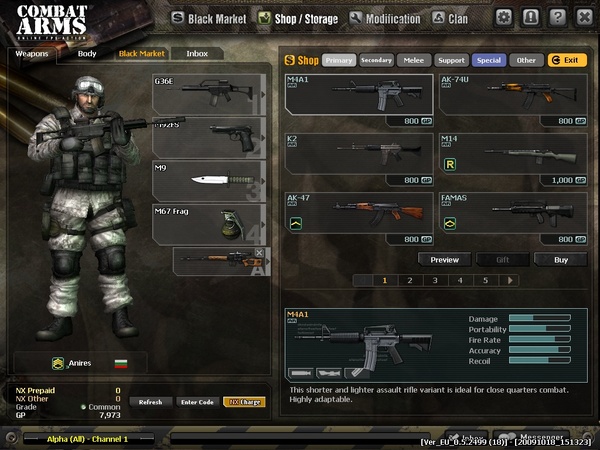Viewport: 600px width, 450px height.
Task: Show the Secondary weapons category
Action: 376,60
